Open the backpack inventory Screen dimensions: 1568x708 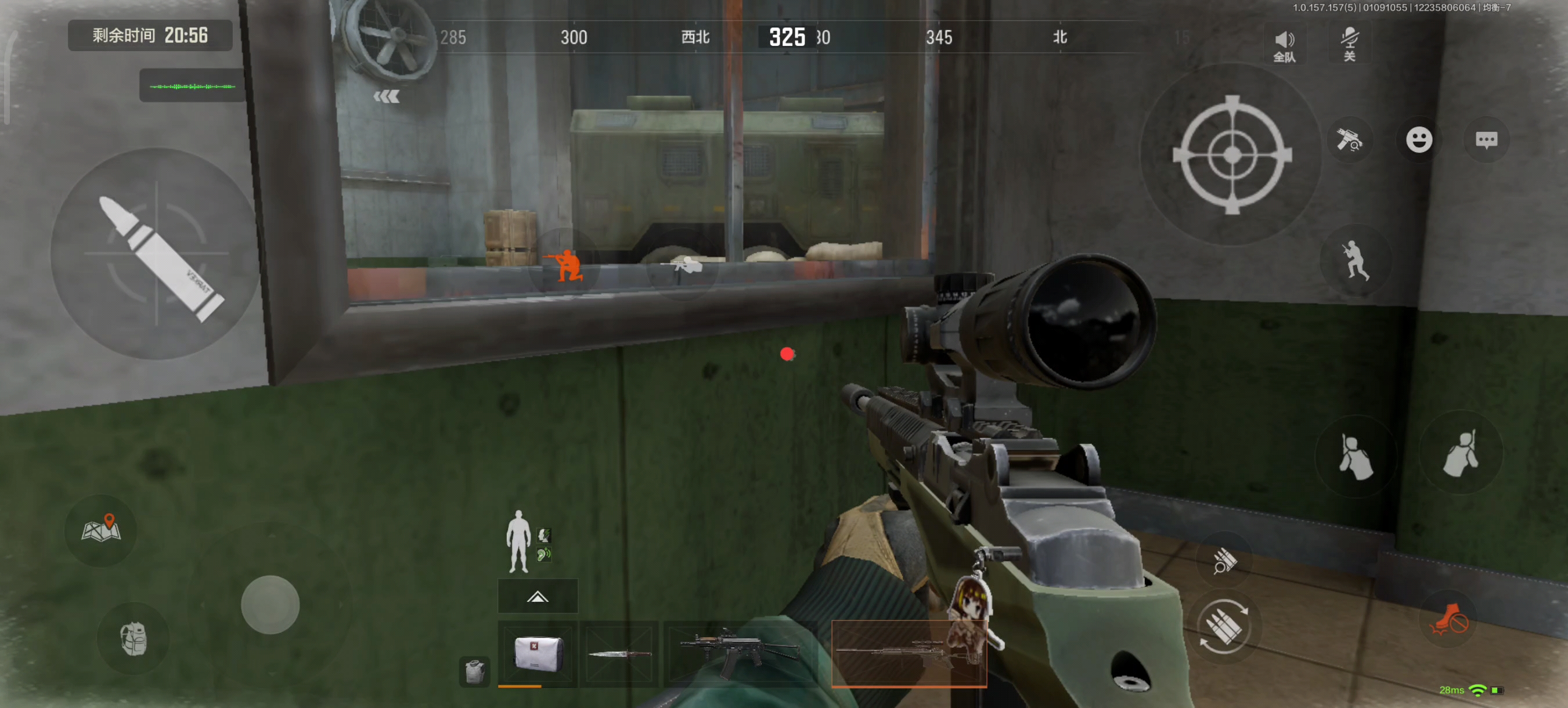pyautogui.click(x=134, y=639)
